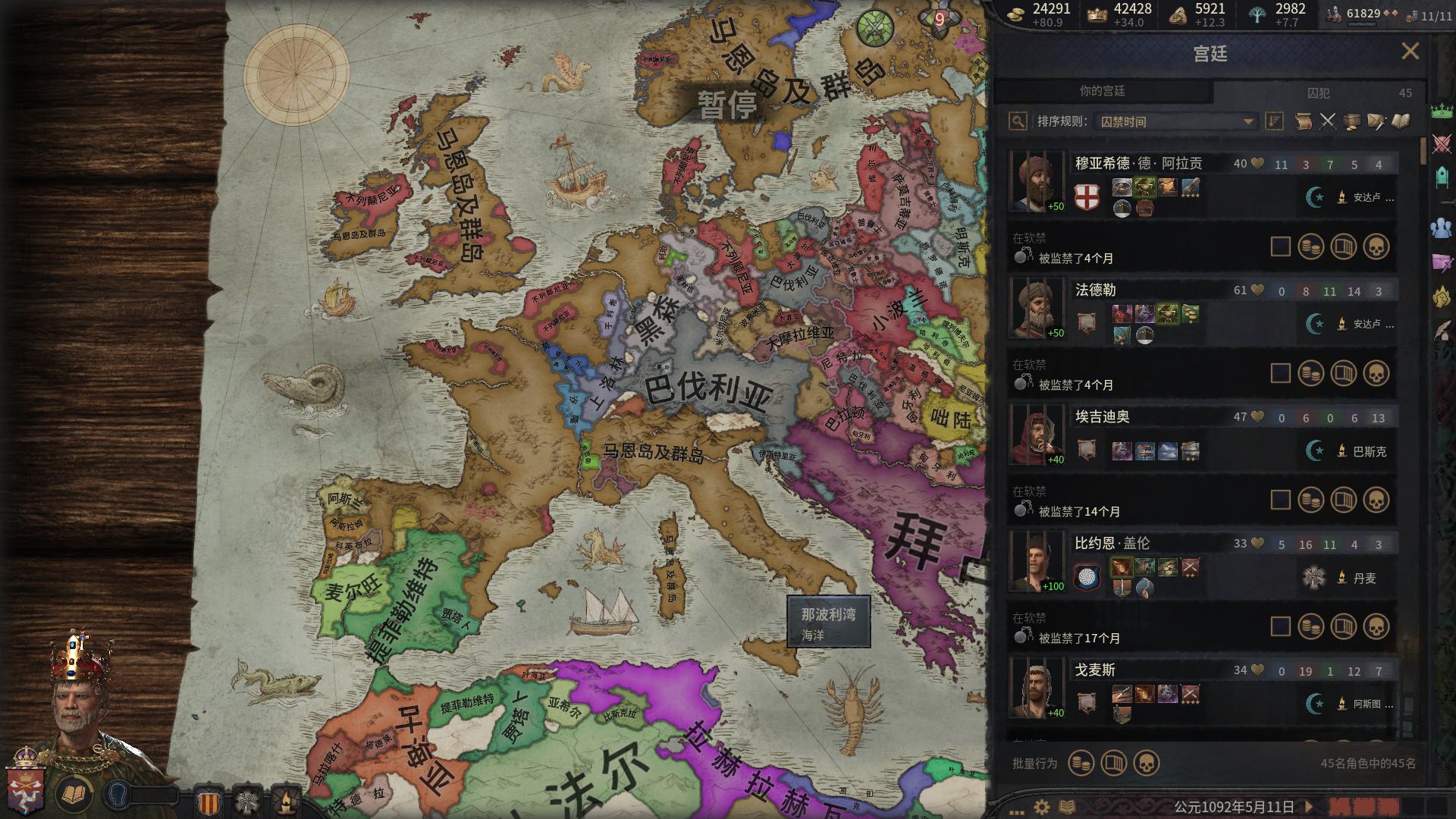Execute prisoner 埃吉迪奥 via the skull icon
This screenshot has width=1456, height=819.
coord(1376,500)
